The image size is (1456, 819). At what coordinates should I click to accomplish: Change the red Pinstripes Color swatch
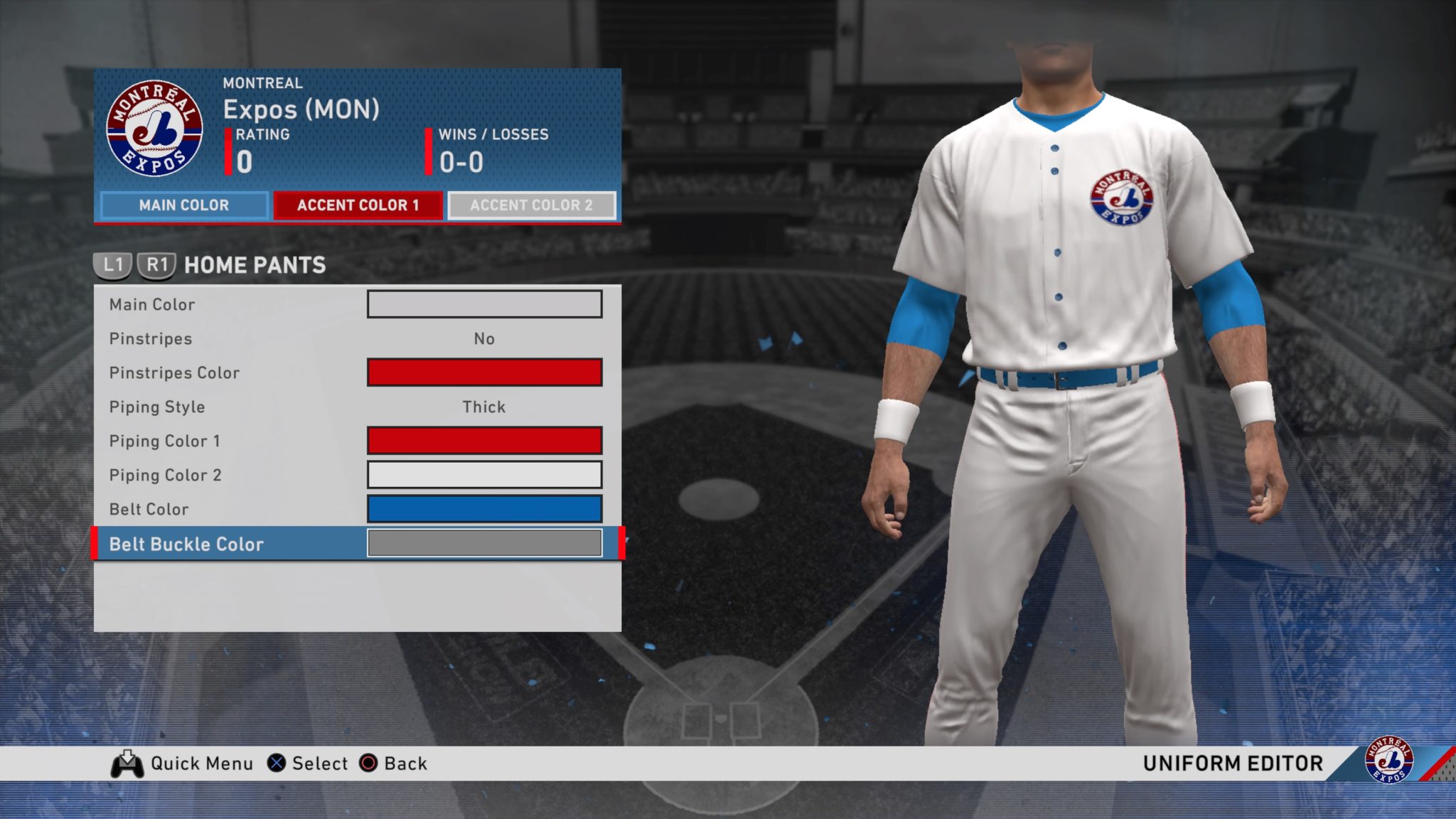coord(484,373)
